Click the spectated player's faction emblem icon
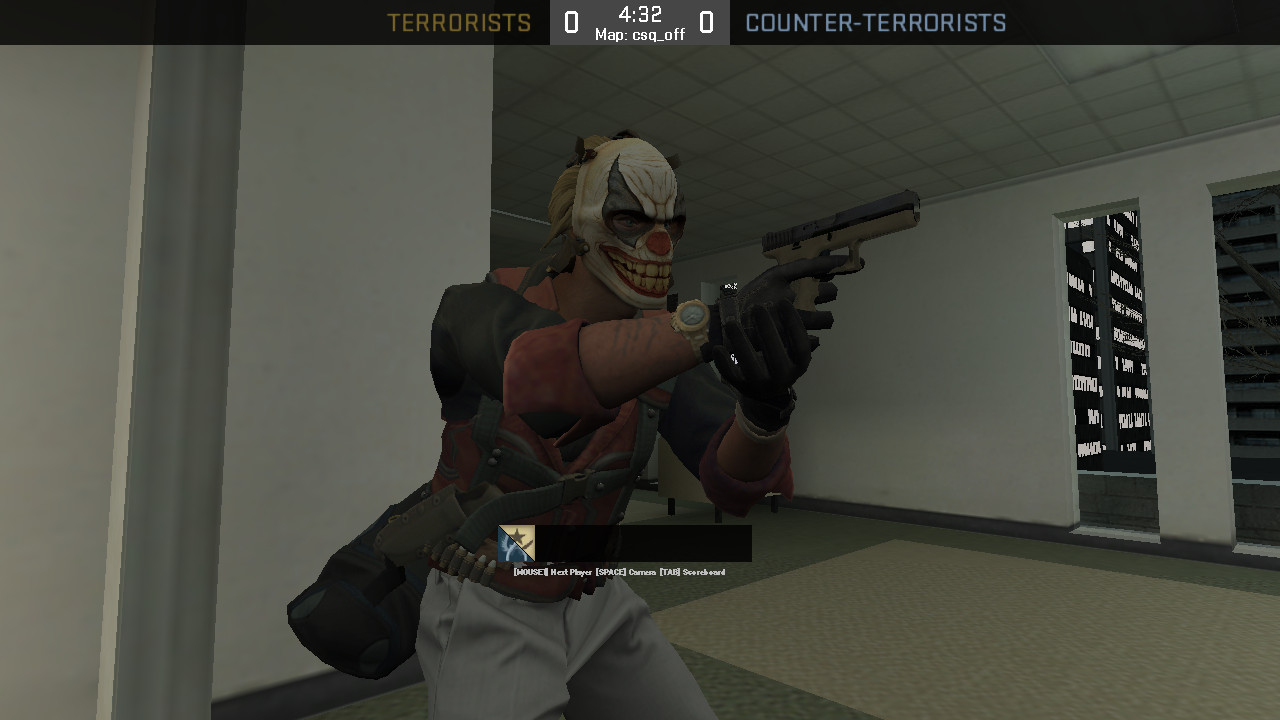The image size is (1280, 720). coord(515,545)
